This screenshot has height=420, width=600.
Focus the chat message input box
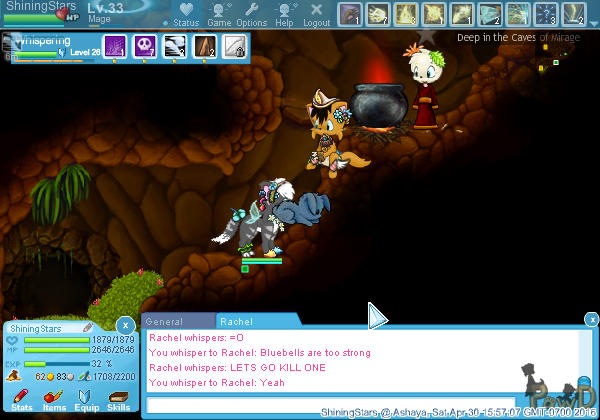[x=330, y=404]
